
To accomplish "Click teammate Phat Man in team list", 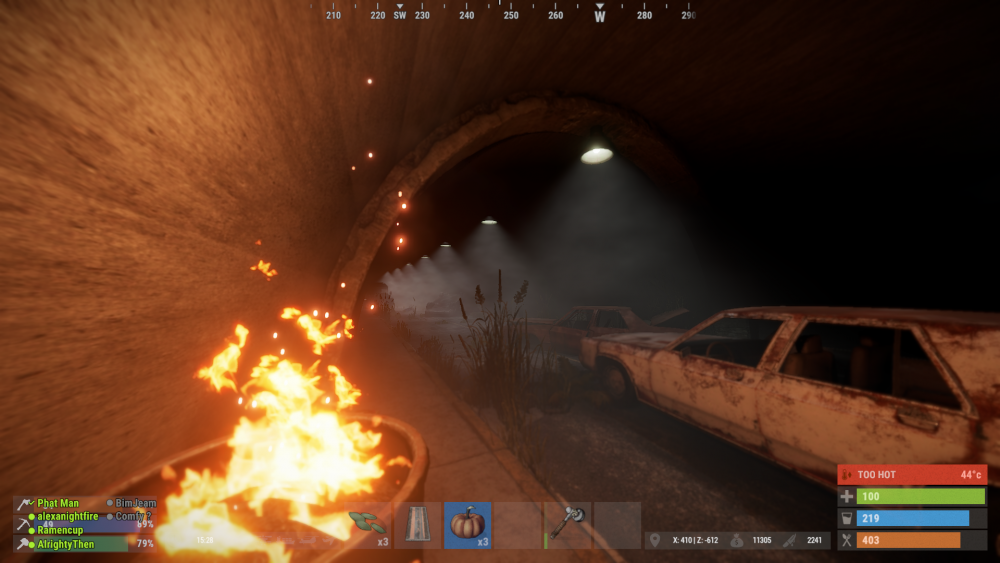I will [58, 503].
